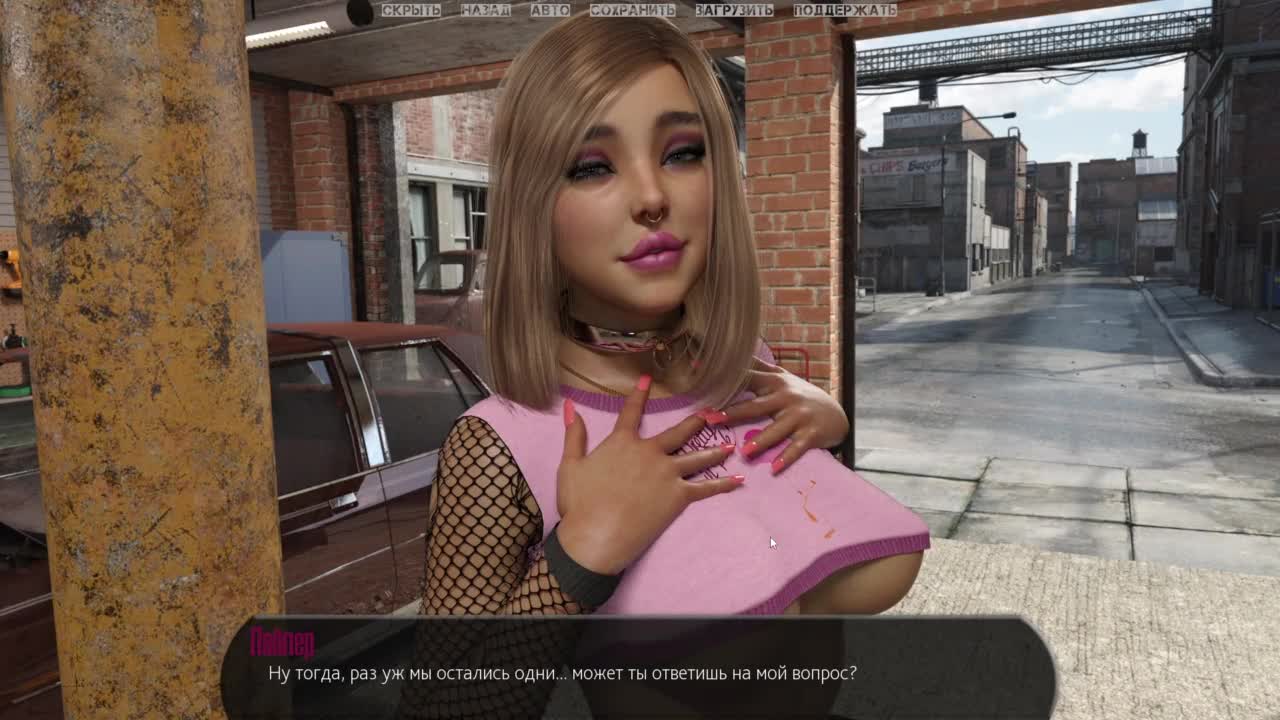Go back with the НАЗАД button
The image size is (1280, 720).
click(485, 10)
